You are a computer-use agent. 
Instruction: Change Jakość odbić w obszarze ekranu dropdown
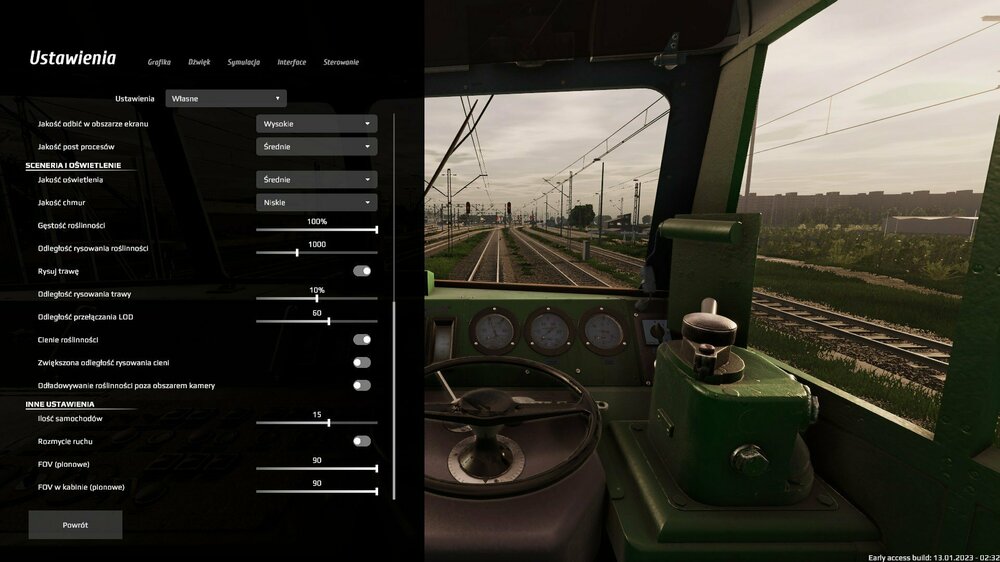tap(316, 124)
